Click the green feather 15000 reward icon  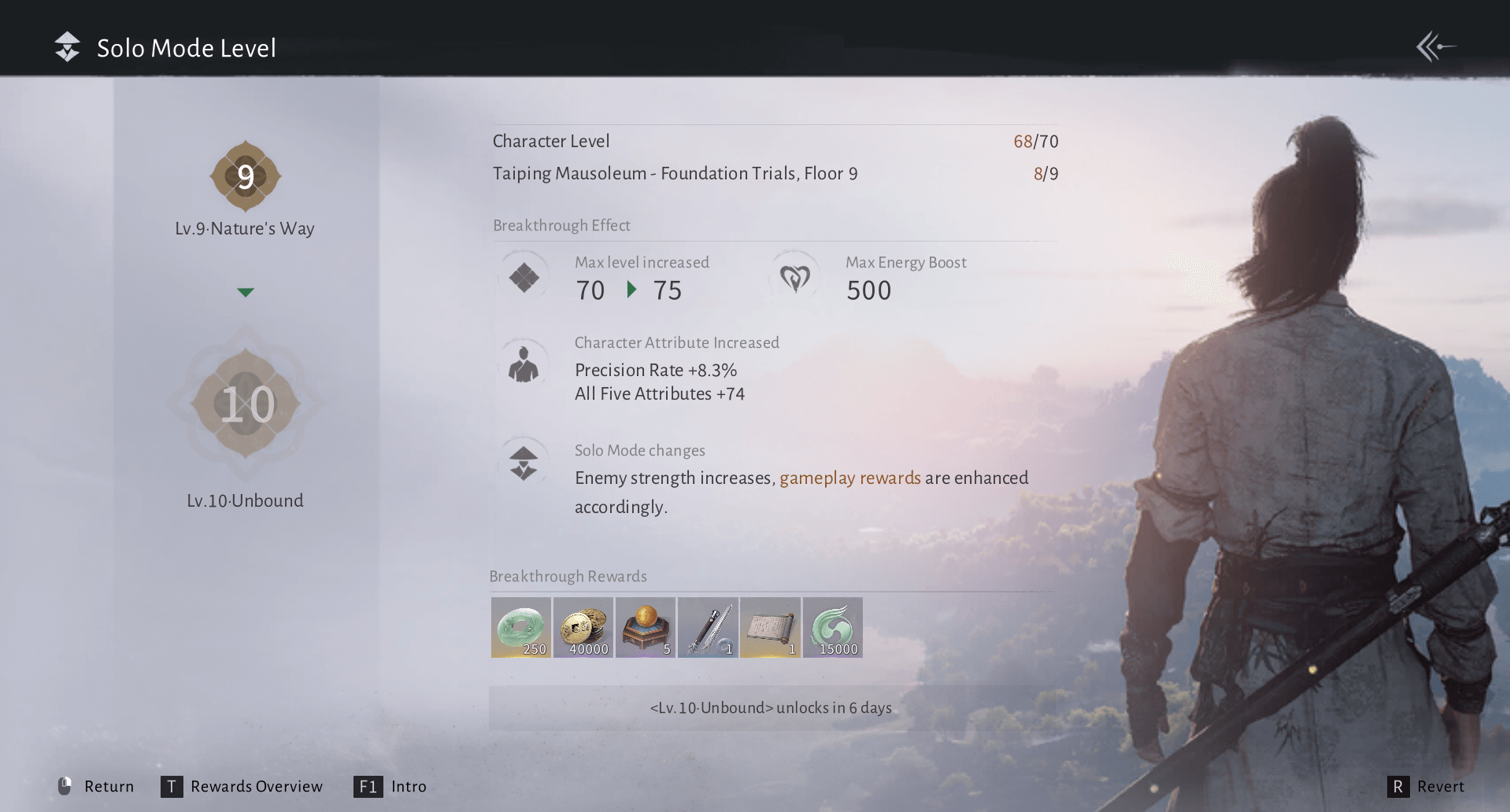832,627
